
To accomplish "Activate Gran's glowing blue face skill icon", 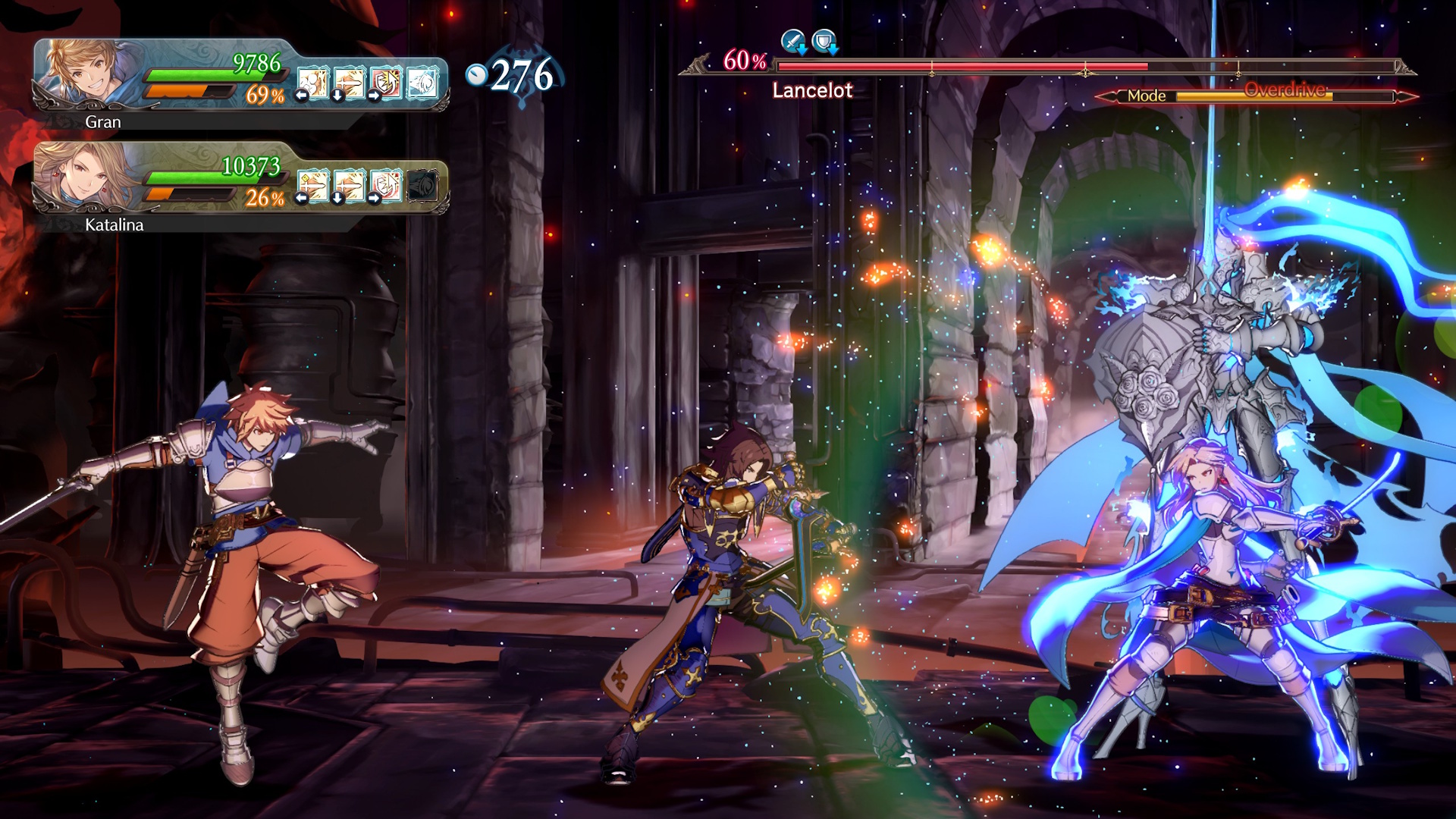I will coord(422,83).
